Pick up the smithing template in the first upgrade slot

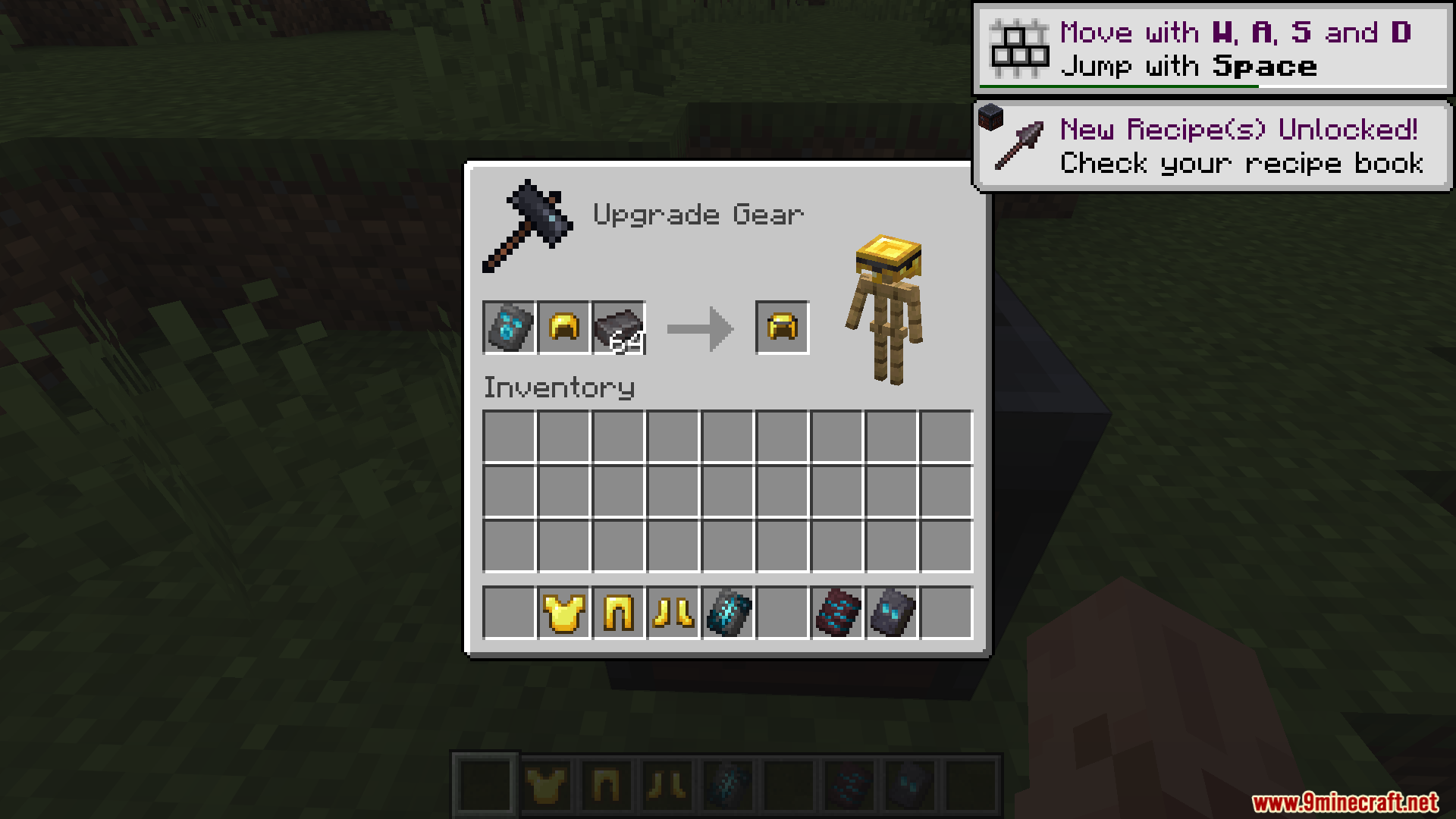(509, 328)
